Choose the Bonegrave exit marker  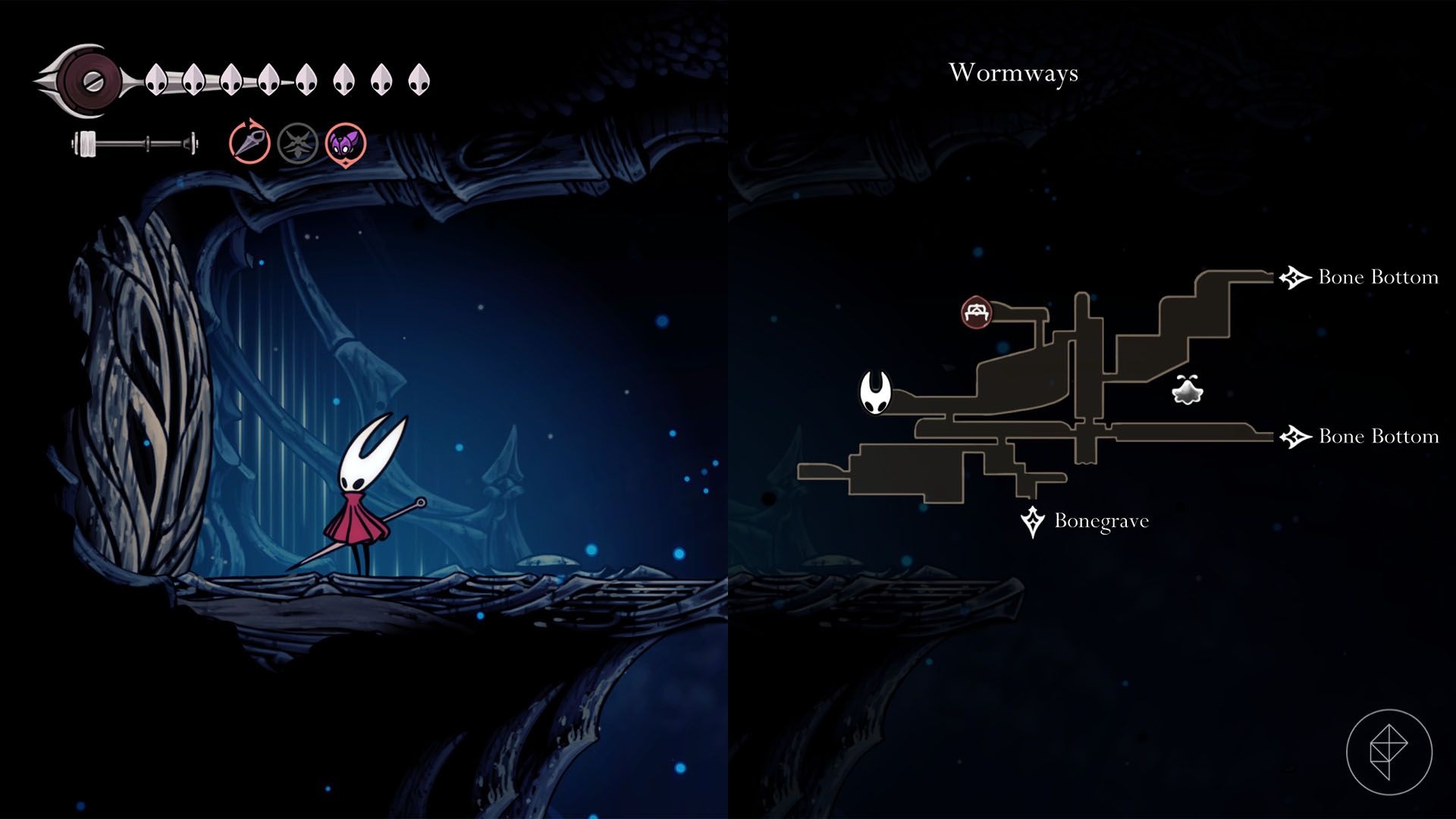[1032, 522]
